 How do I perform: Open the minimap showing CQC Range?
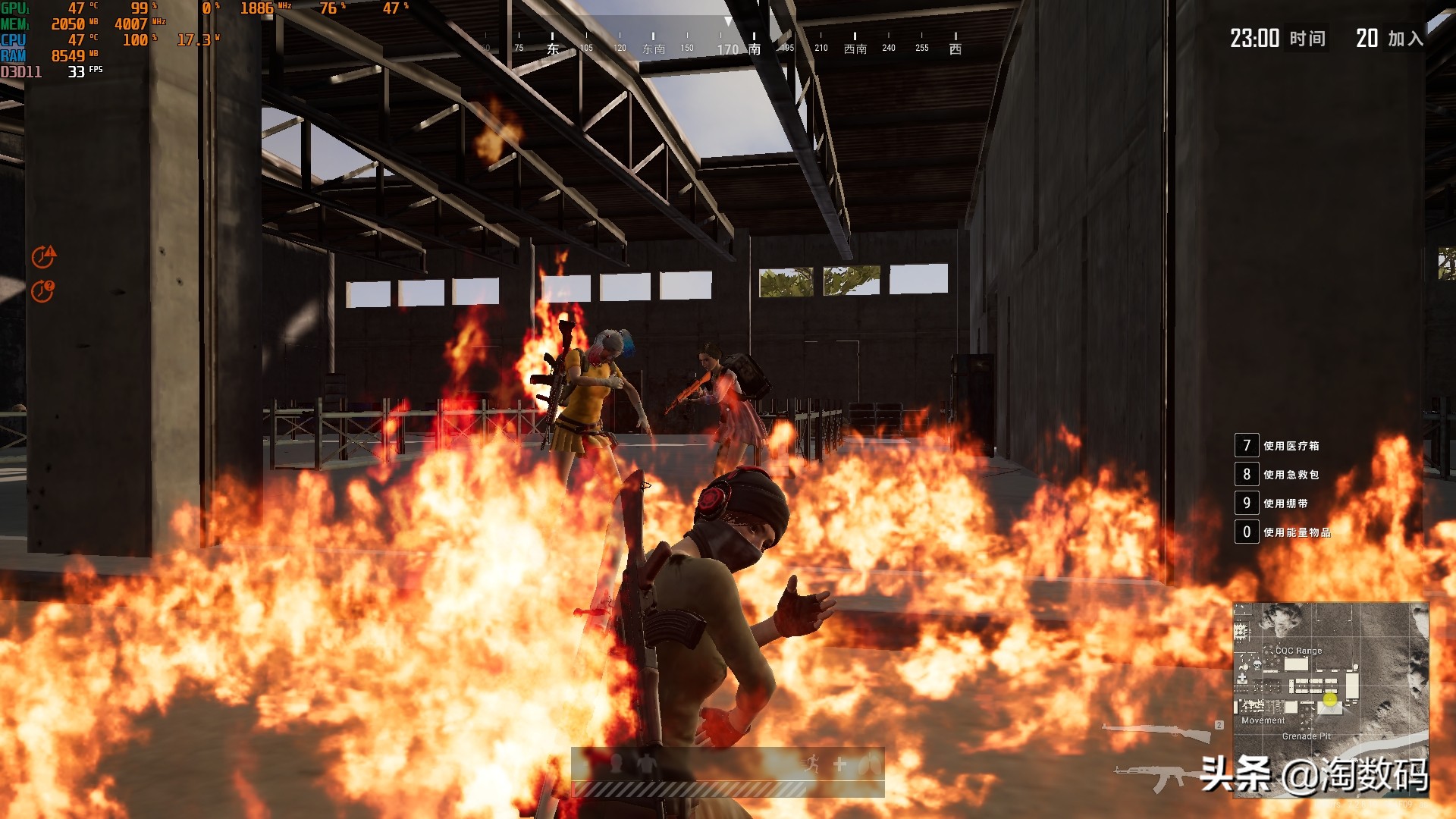(1330, 699)
